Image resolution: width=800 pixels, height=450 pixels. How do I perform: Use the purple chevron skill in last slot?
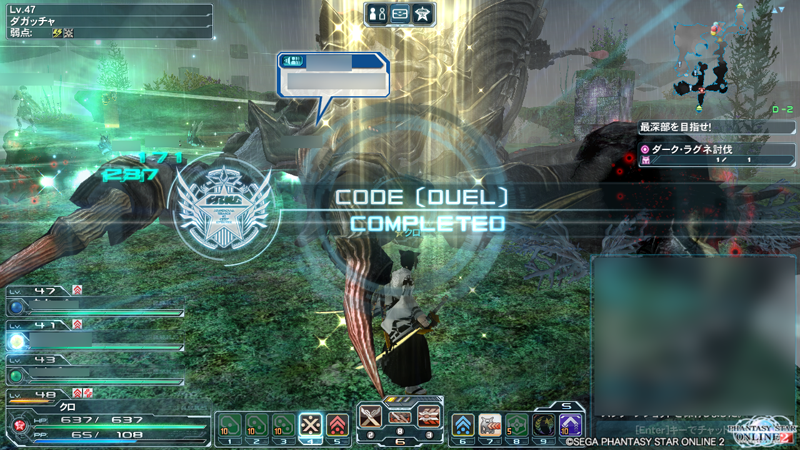coord(570,425)
